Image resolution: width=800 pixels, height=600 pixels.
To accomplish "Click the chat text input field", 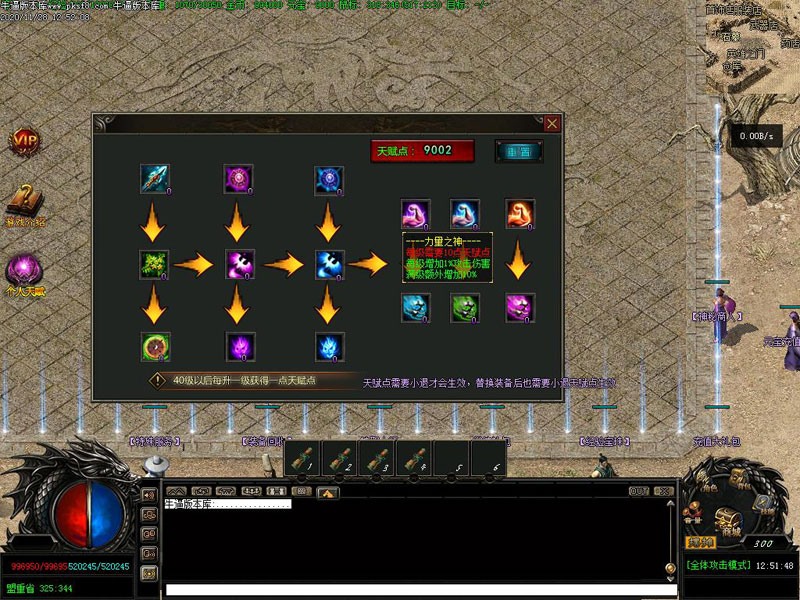I will point(420,590).
